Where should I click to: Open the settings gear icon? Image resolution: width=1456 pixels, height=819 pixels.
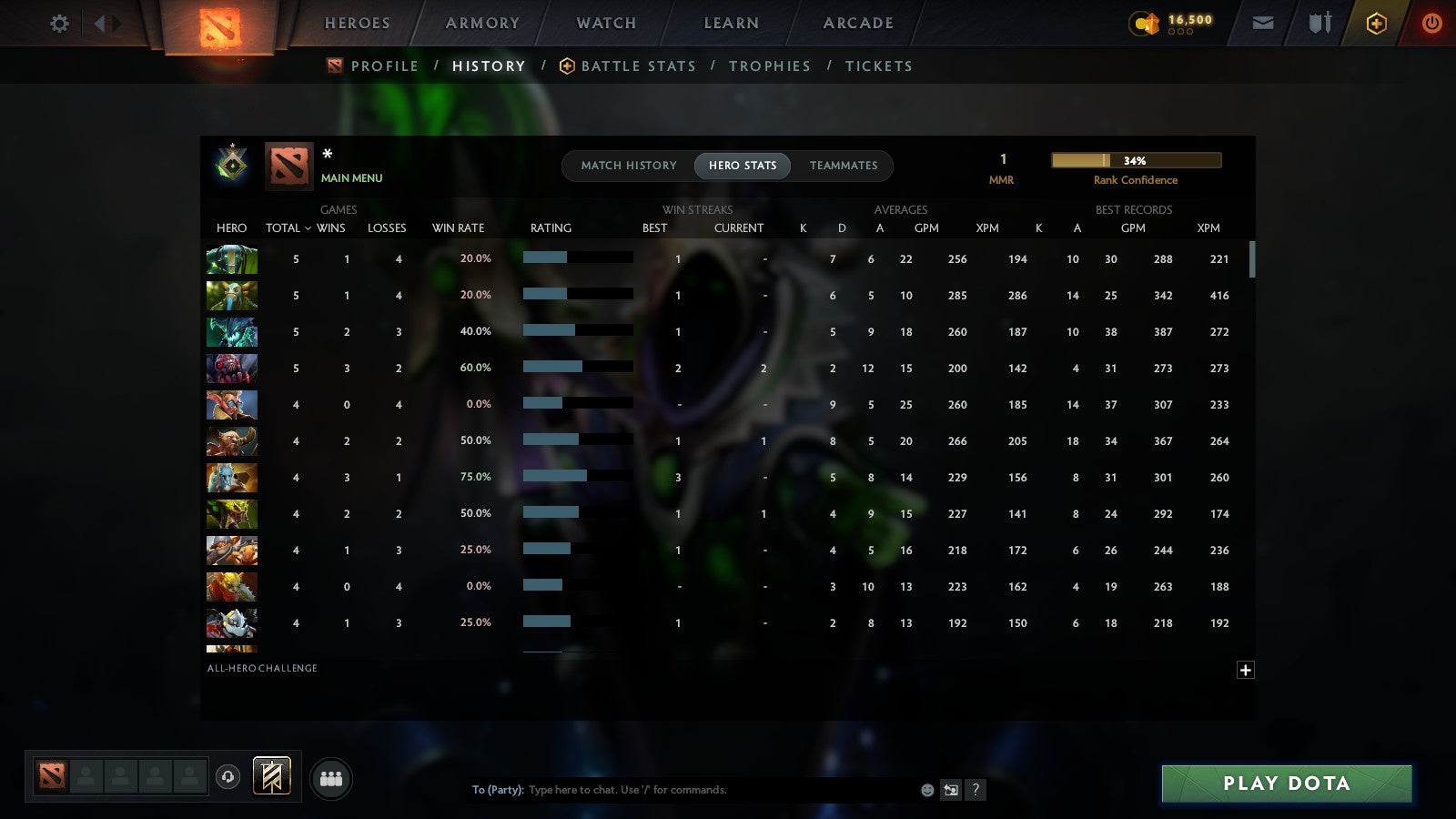pyautogui.click(x=59, y=24)
